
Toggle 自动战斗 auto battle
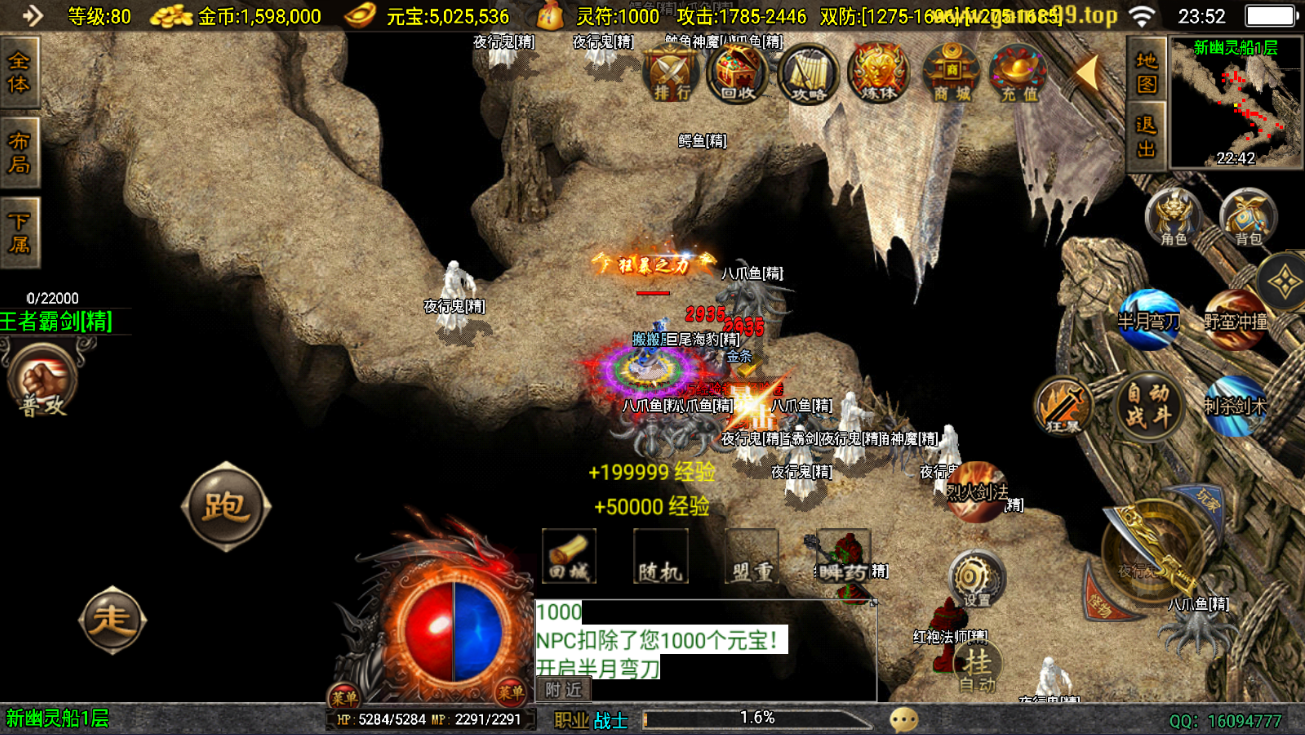coord(1148,405)
